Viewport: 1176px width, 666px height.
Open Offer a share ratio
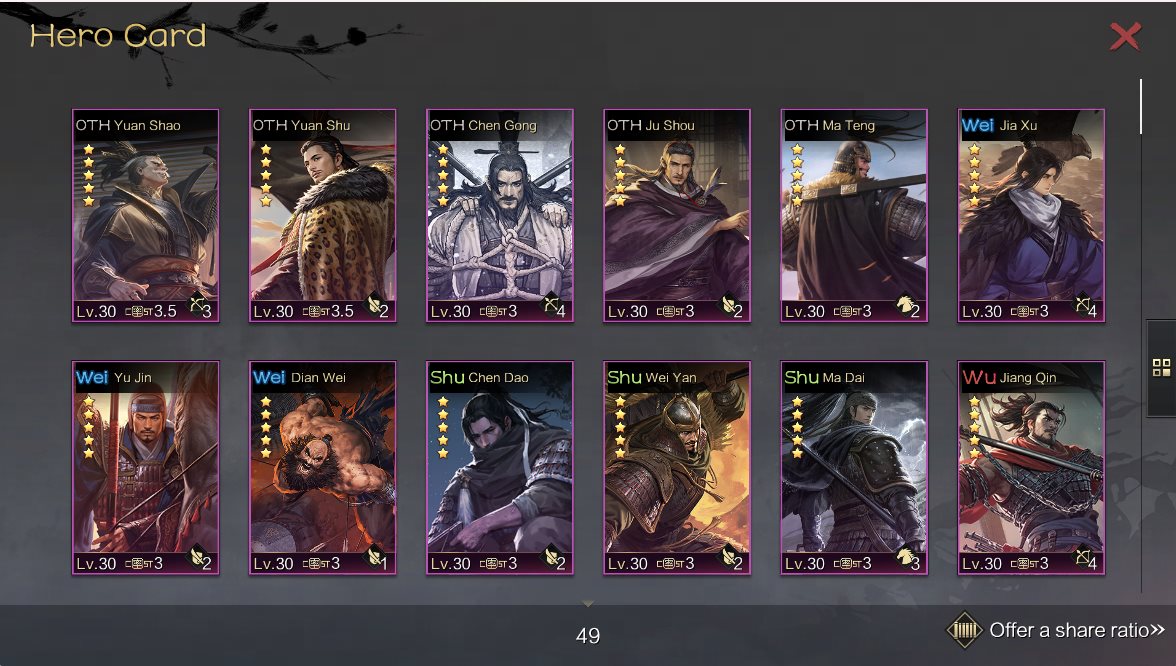[1058, 630]
